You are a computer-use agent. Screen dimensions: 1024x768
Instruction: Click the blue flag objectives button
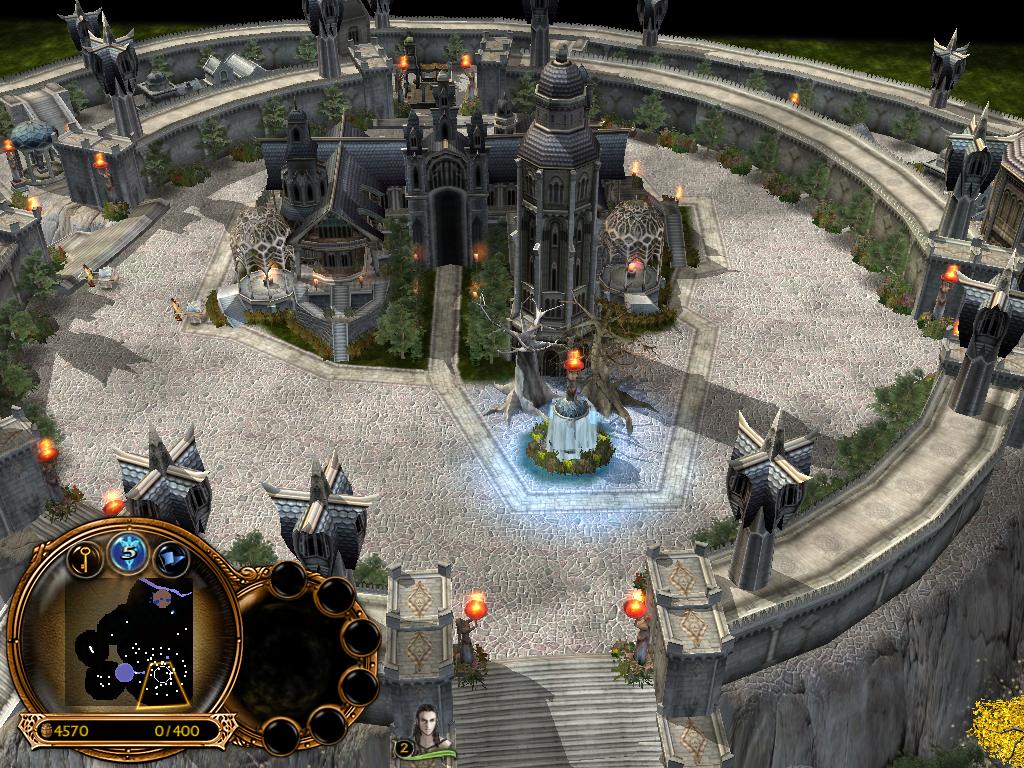pyautogui.click(x=169, y=557)
